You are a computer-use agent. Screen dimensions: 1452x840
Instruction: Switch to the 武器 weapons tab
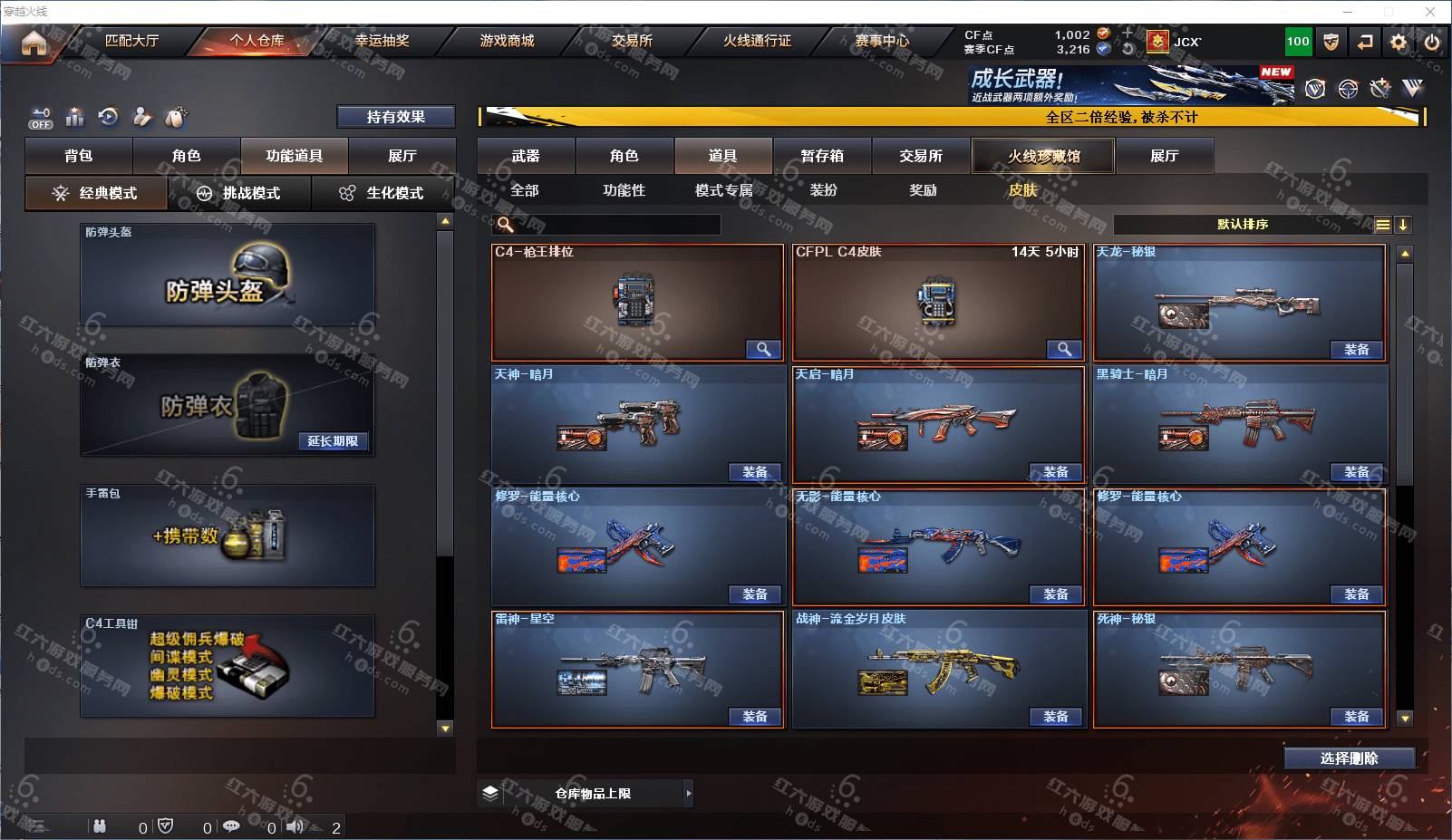coord(526,156)
